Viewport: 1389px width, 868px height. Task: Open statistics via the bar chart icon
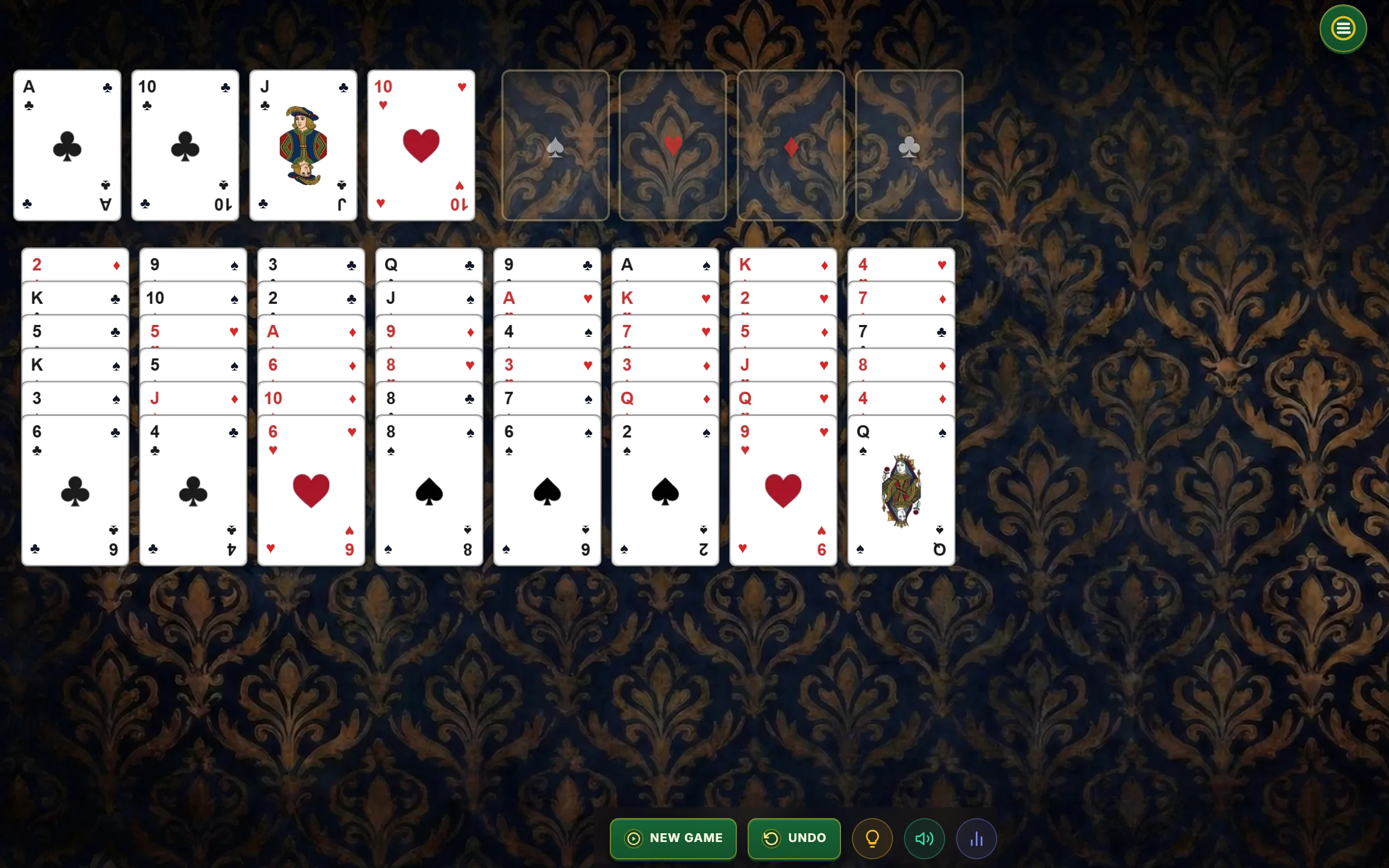point(976,838)
